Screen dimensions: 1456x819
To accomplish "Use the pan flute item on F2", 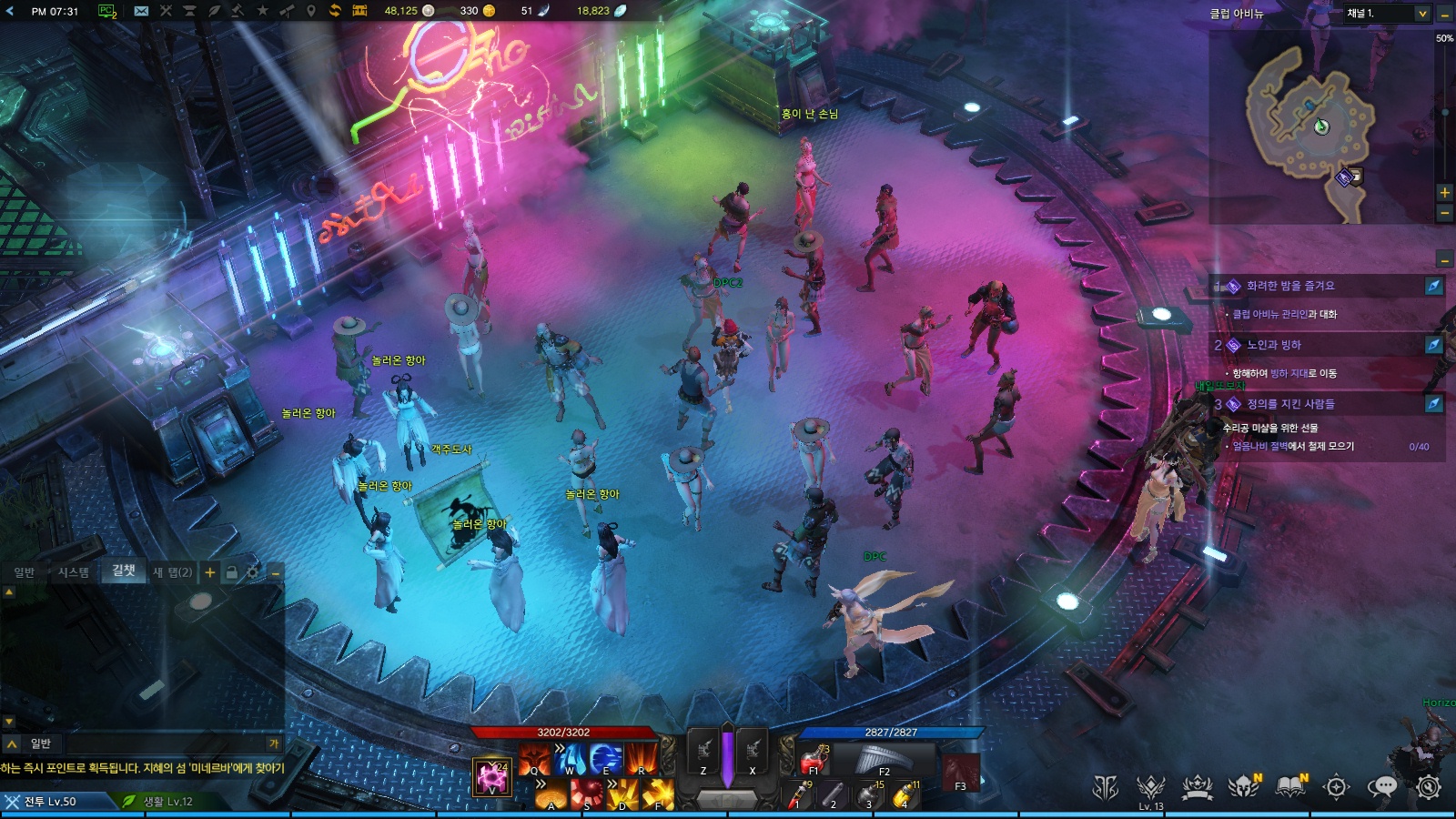I will pos(881,759).
